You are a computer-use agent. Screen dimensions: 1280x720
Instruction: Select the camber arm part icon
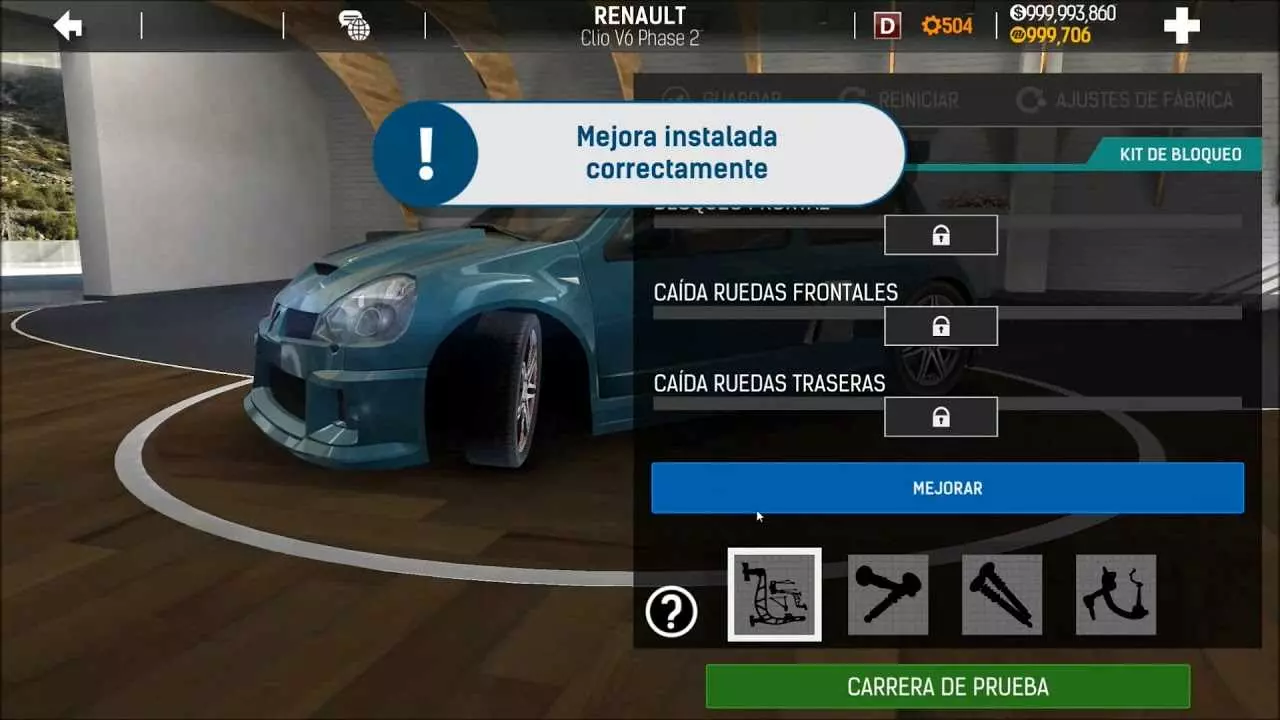coord(1116,594)
